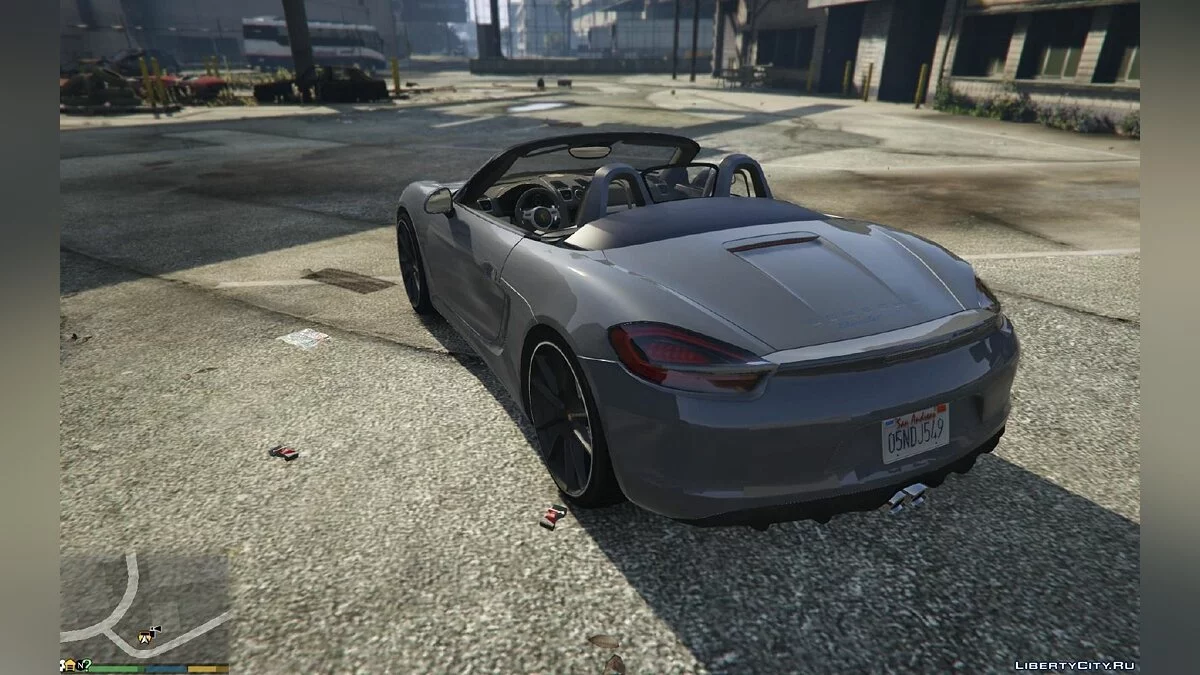Visit the LibertyCity.ru watermark link
This screenshot has height=675, width=1200.
click(1075, 665)
